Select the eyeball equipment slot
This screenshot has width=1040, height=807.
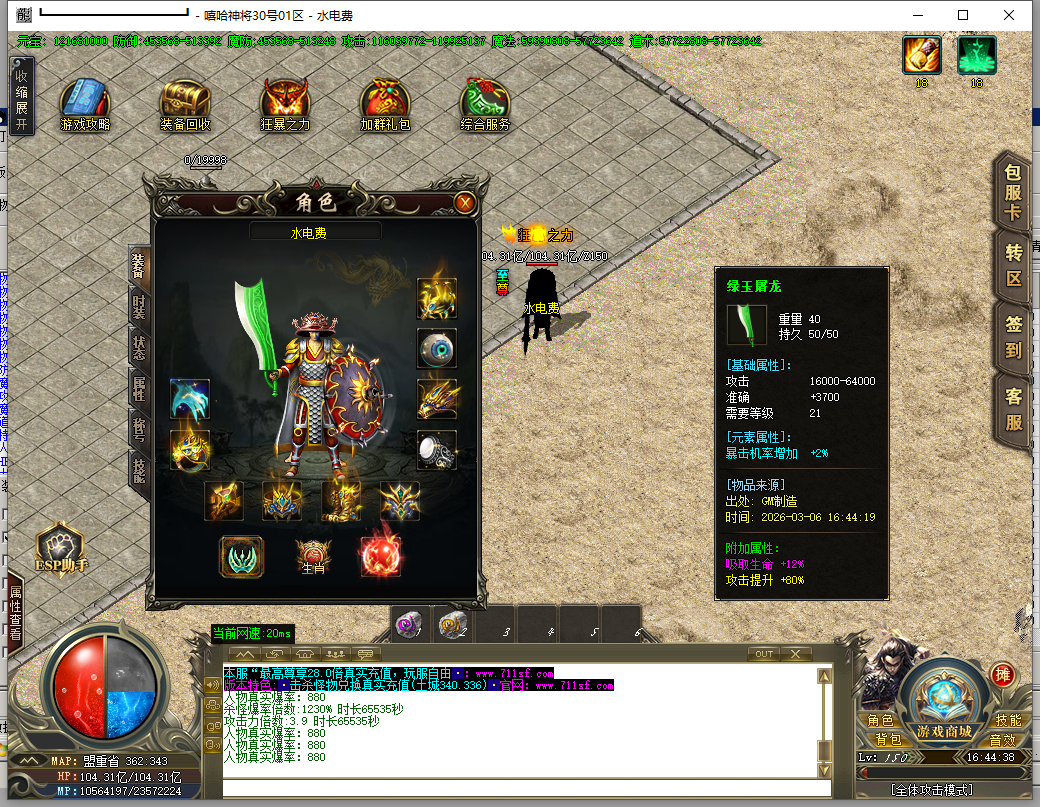tap(437, 348)
